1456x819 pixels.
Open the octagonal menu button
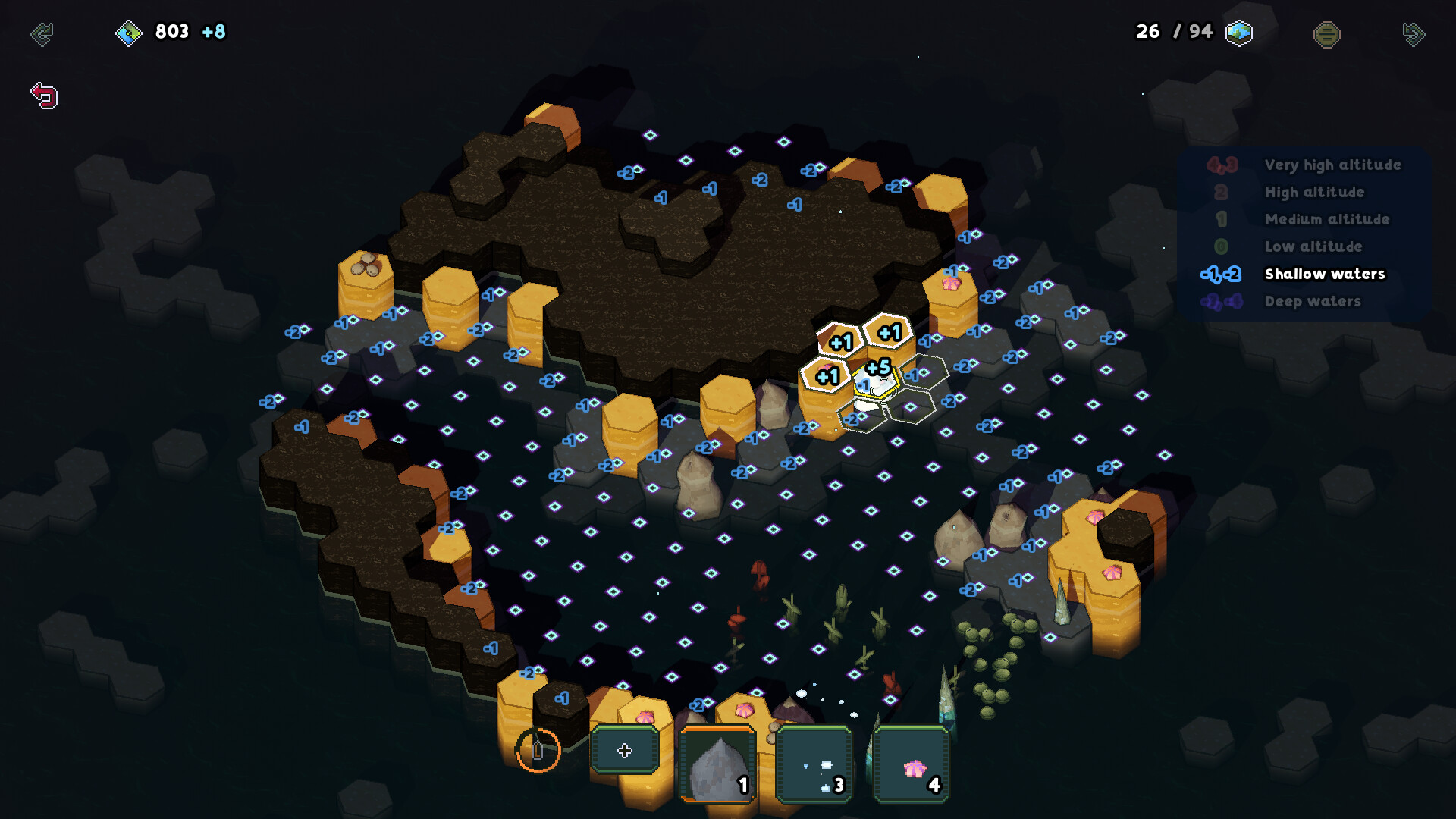coord(1326,34)
